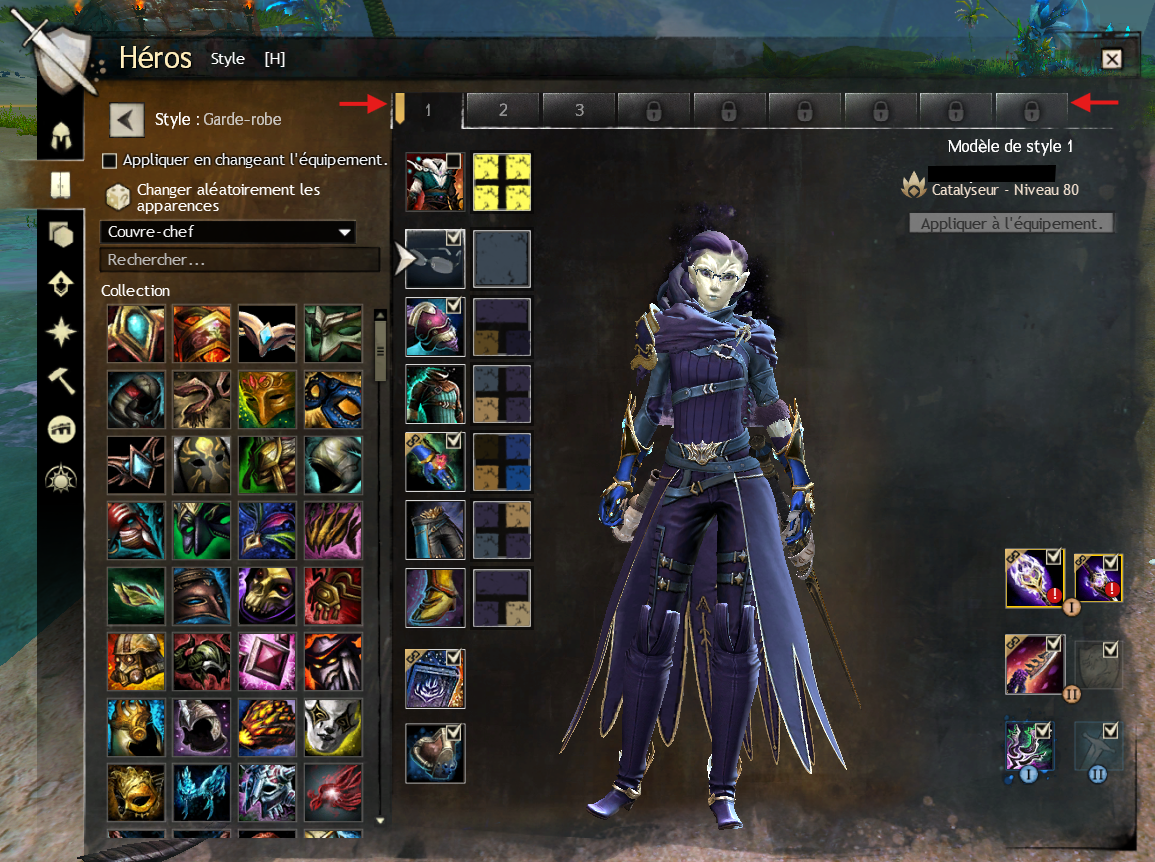
Task: Toggle Appliquer en changeant l'équipement checkbox
Action: coord(110,160)
